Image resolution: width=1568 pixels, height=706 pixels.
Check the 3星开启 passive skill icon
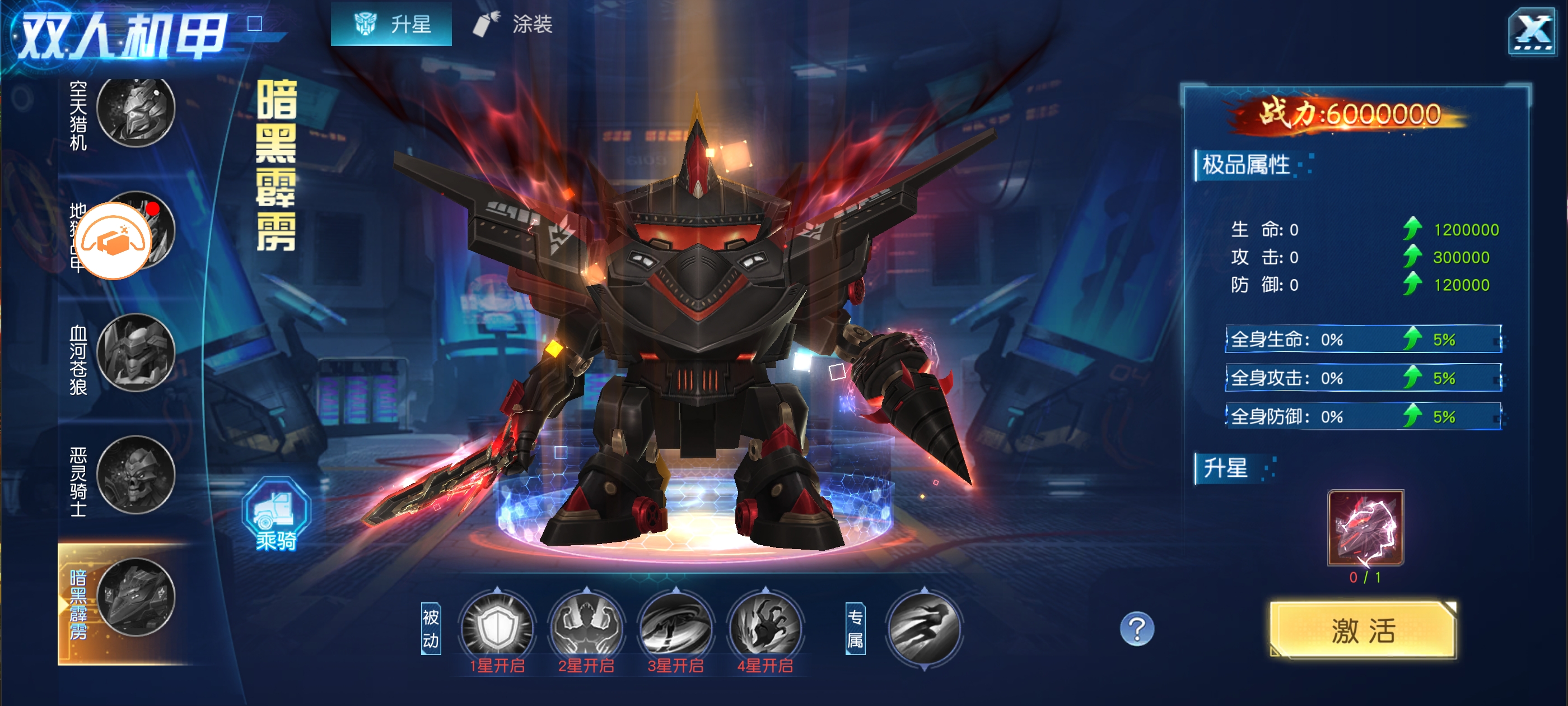[676, 626]
